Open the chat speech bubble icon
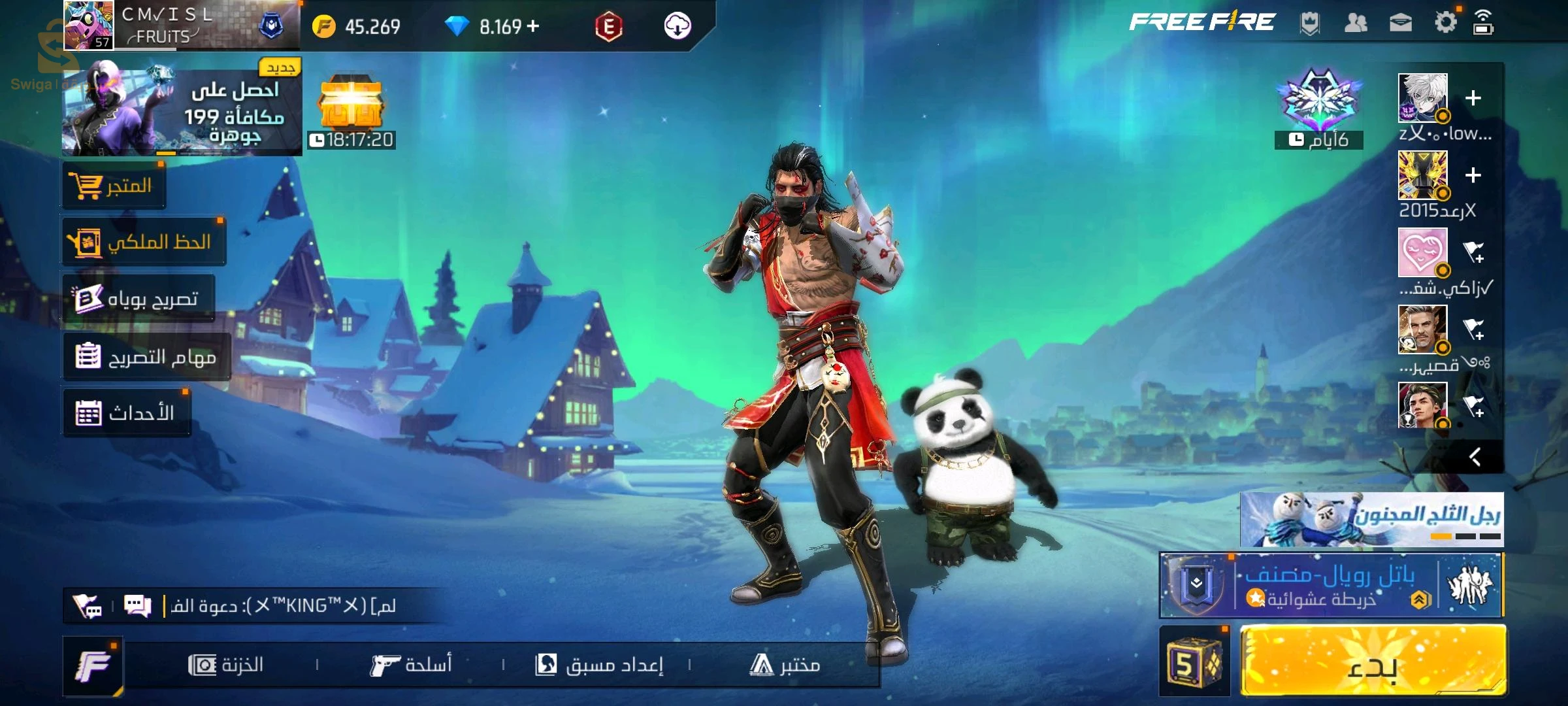Screen dimensions: 1568x706 point(138,606)
